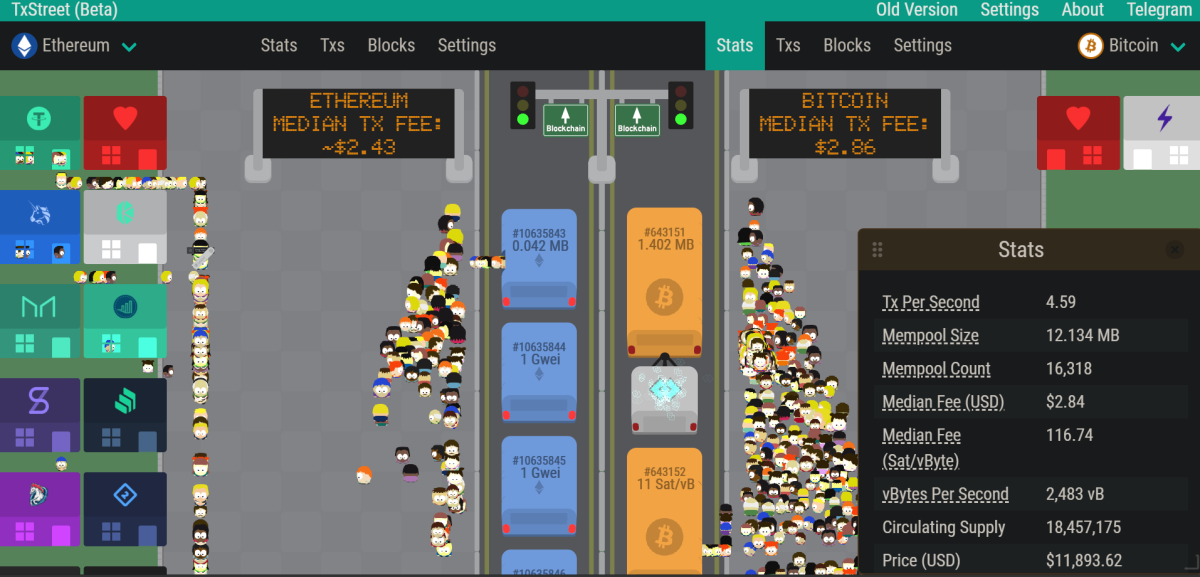Open the Ethereum chain dropdown

[75, 46]
